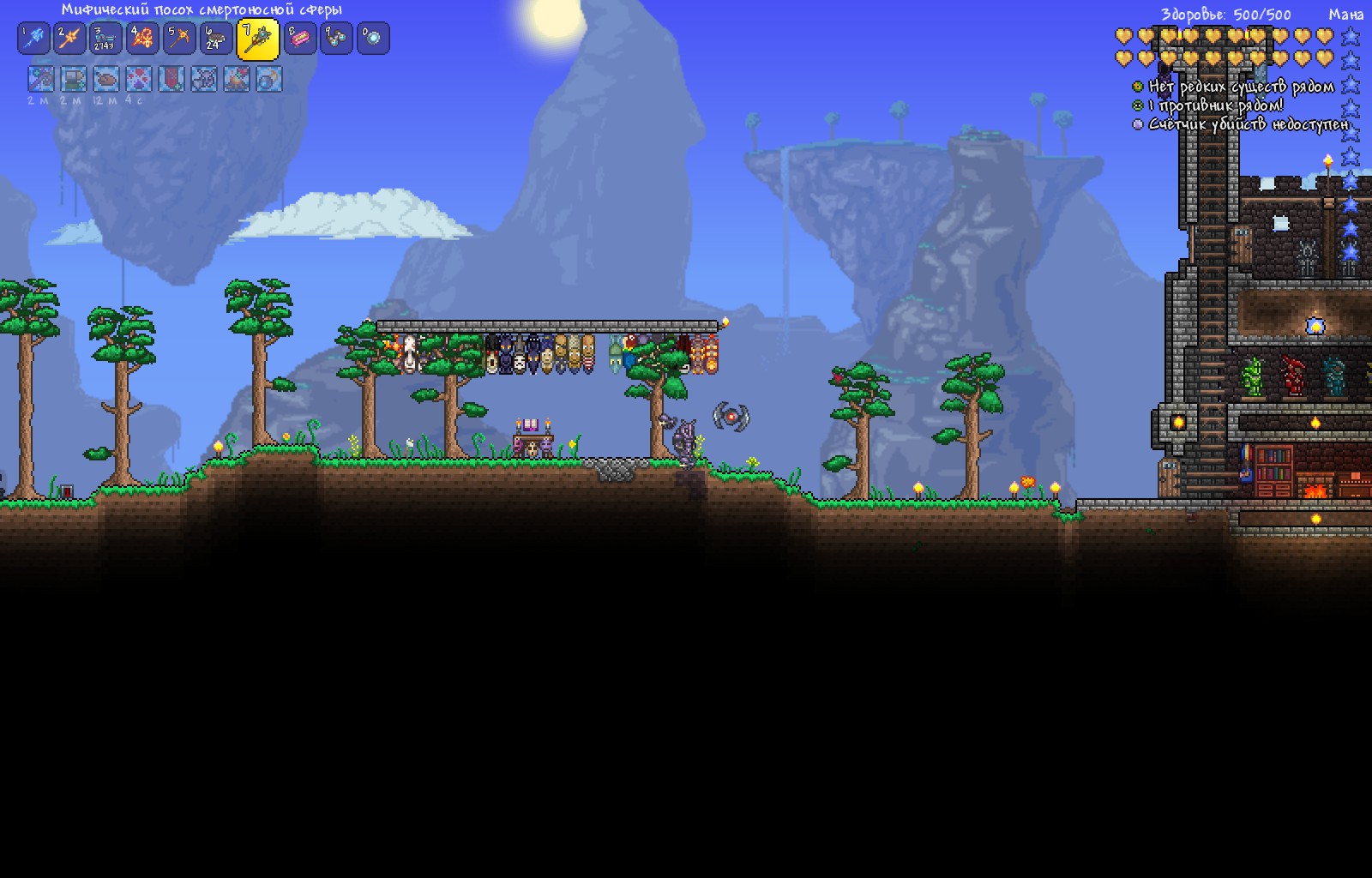Select the slot 6 item stacked at 24

pos(216,39)
